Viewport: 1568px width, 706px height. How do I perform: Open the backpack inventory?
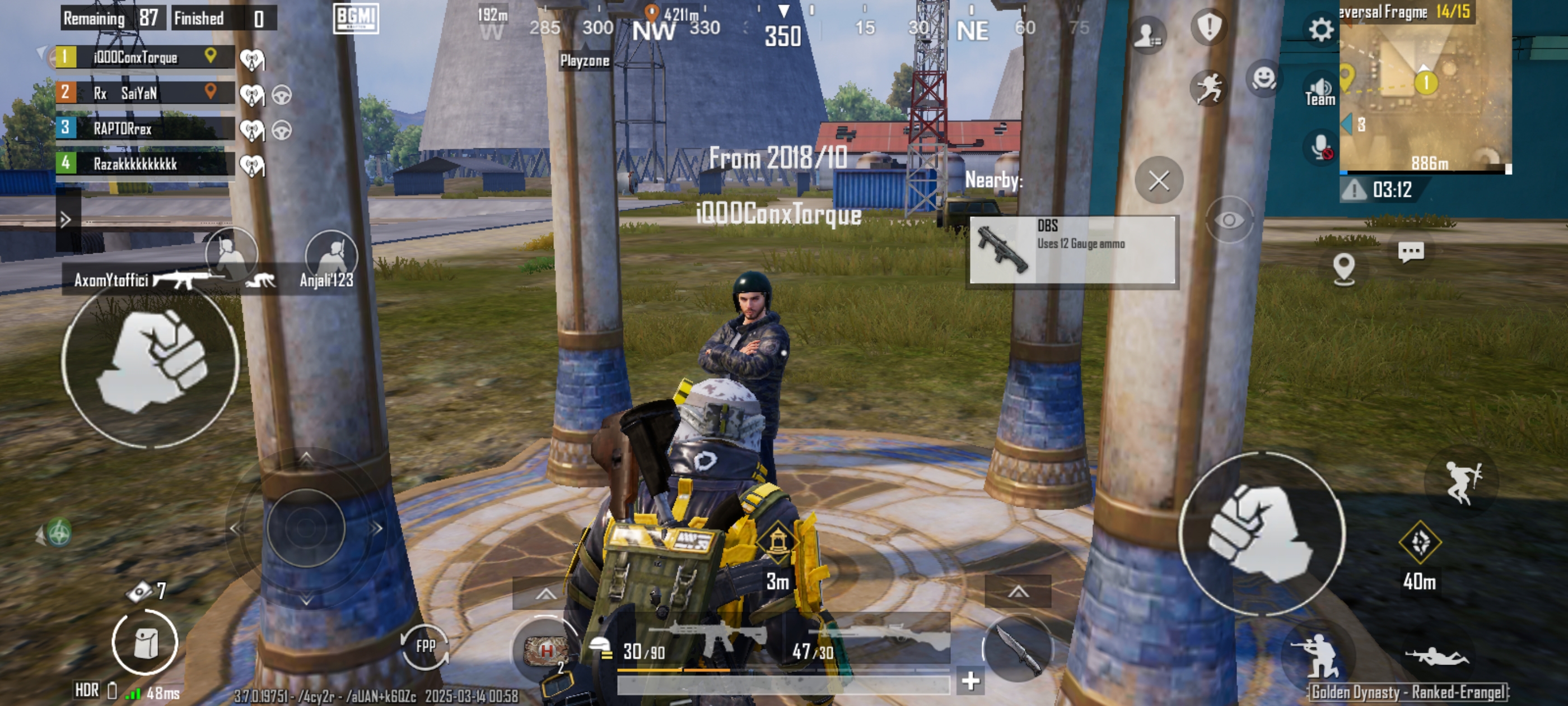[x=145, y=642]
